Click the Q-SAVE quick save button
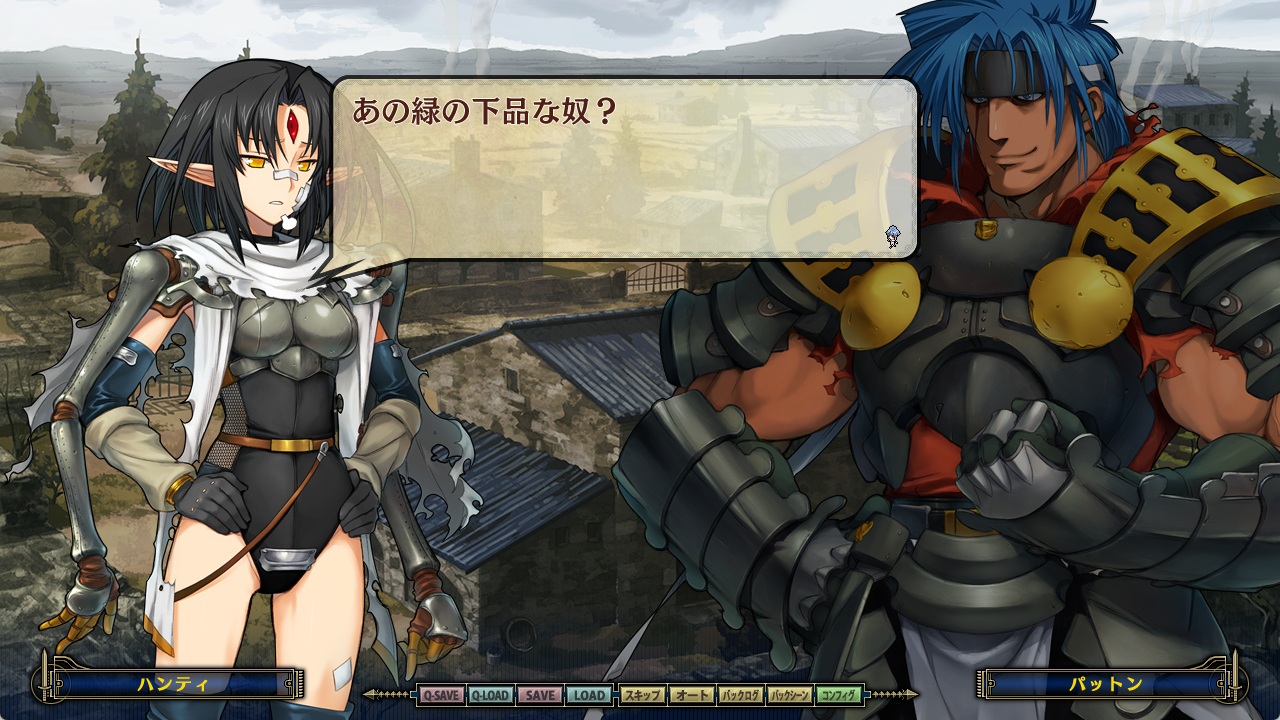The height and width of the screenshot is (720, 1280). pos(441,695)
